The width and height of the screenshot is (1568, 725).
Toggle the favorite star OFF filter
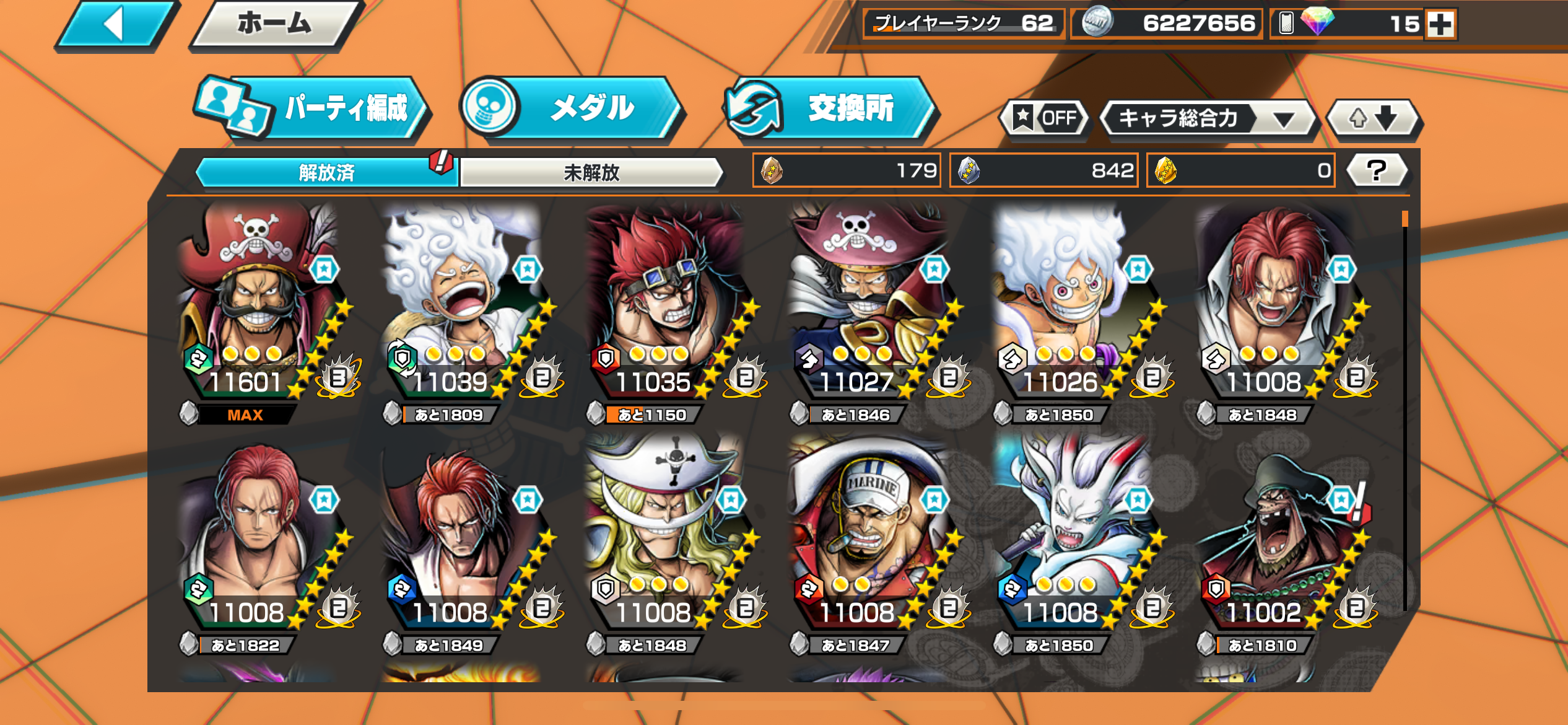[x=1046, y=118]
